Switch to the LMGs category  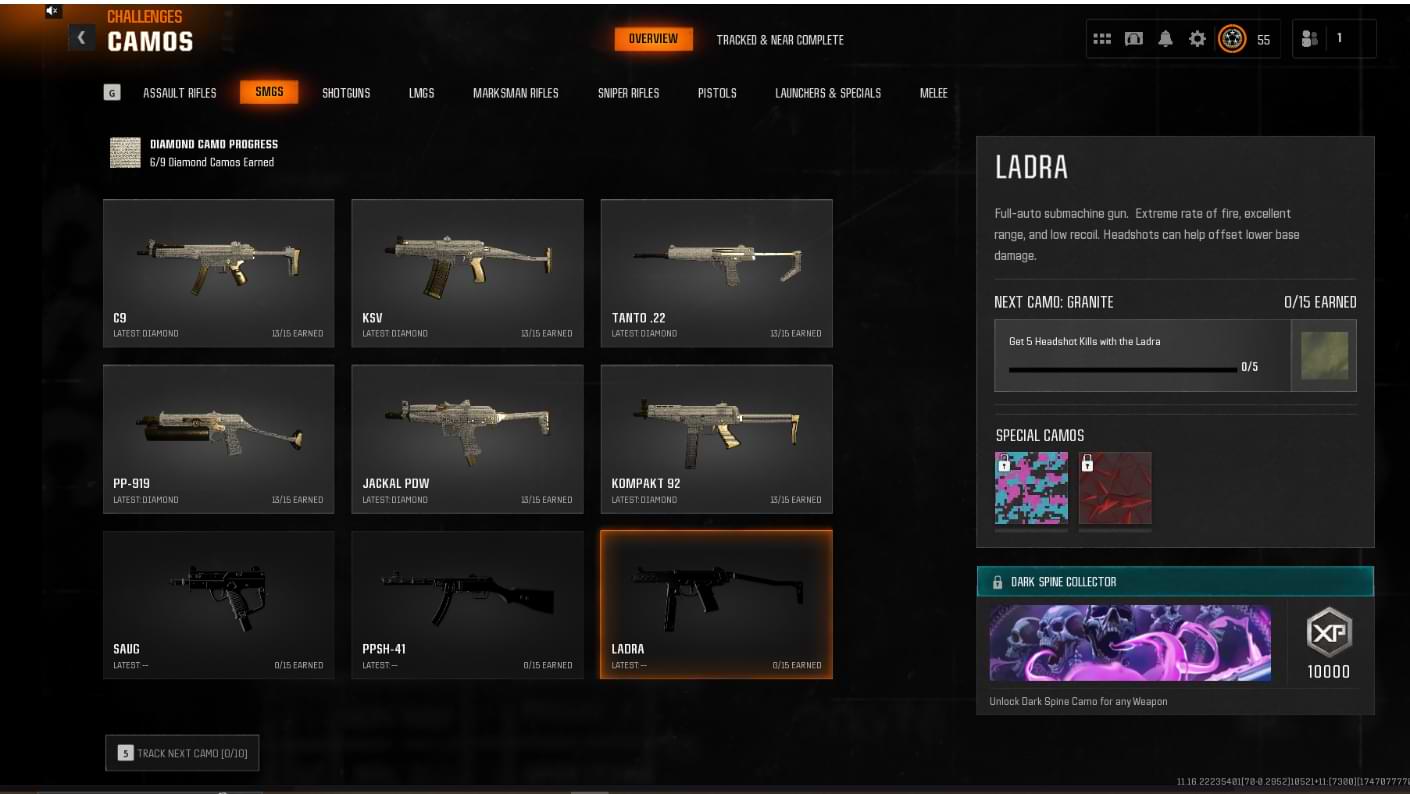[422, 93]
